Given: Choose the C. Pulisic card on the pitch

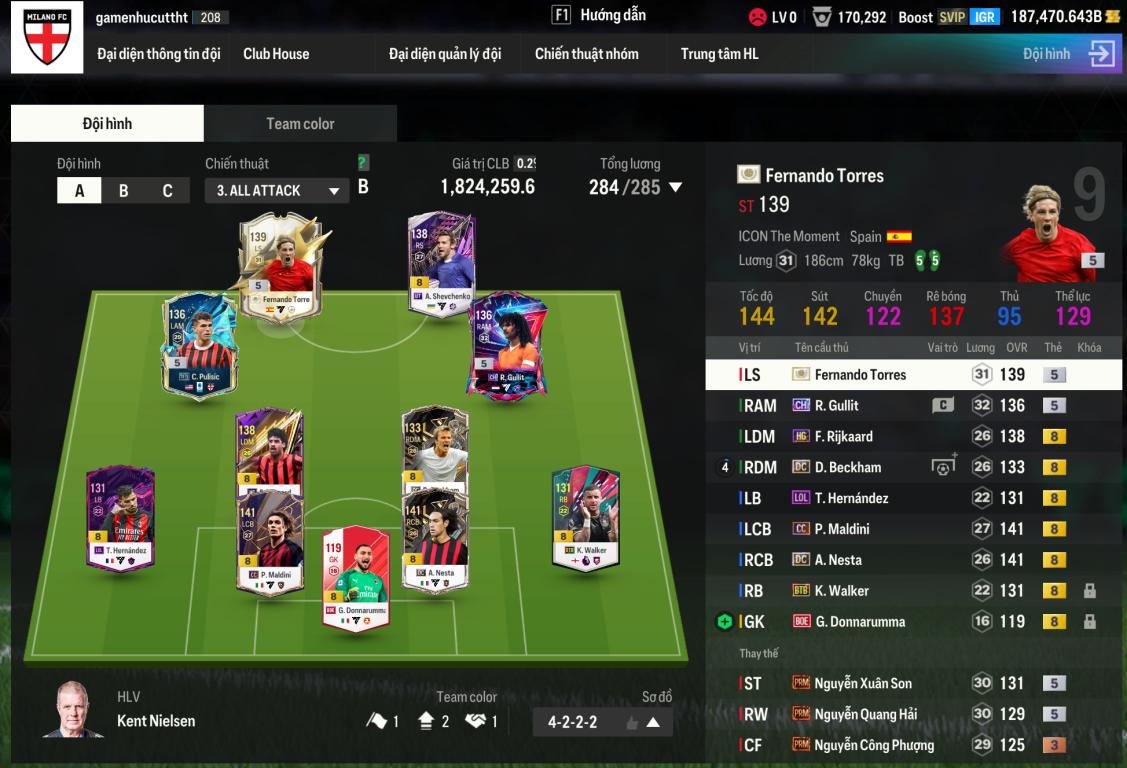Looking at the screenshot, I should (x=200, y=345).
